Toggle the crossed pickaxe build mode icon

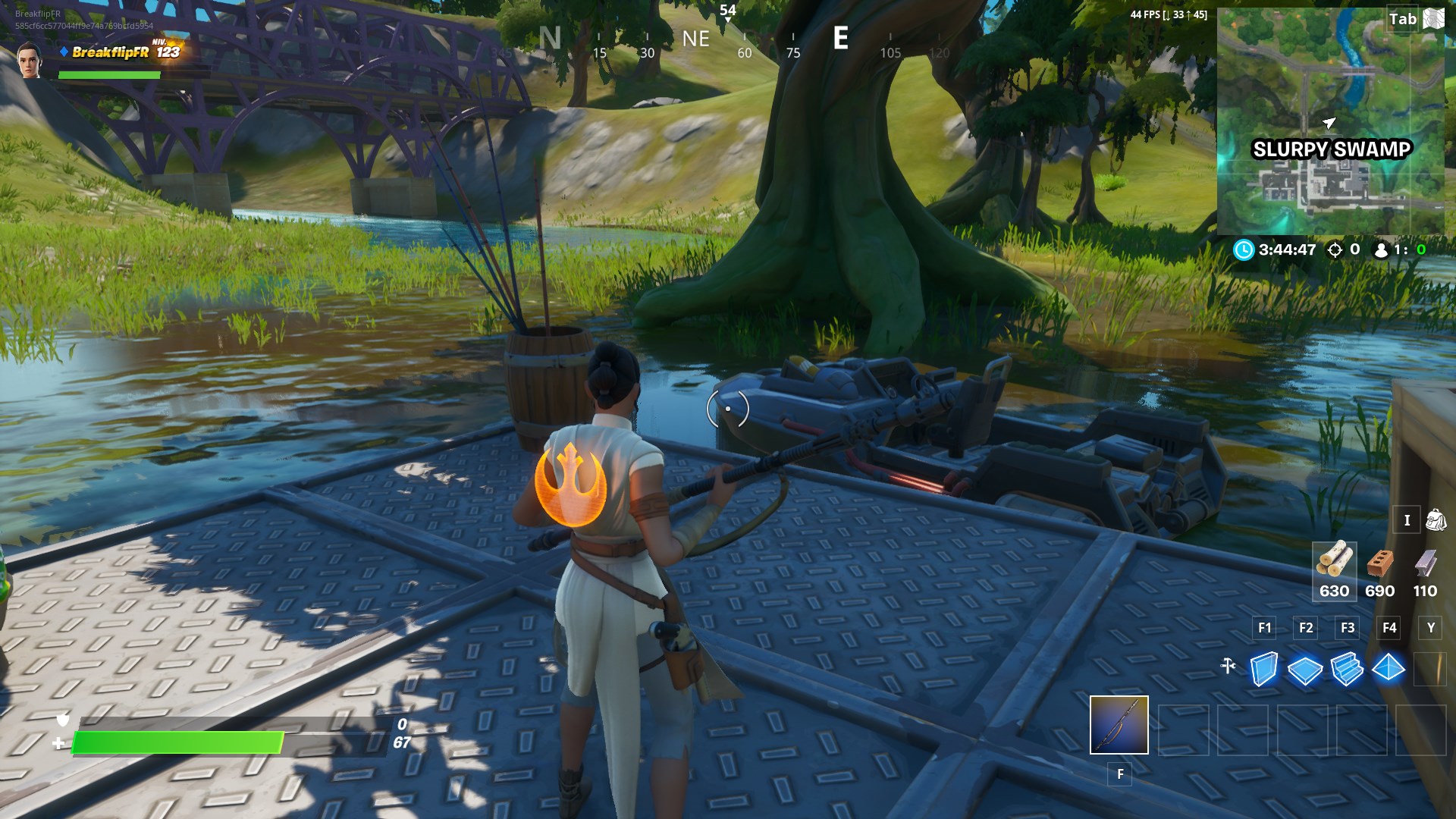point(1228,666)
